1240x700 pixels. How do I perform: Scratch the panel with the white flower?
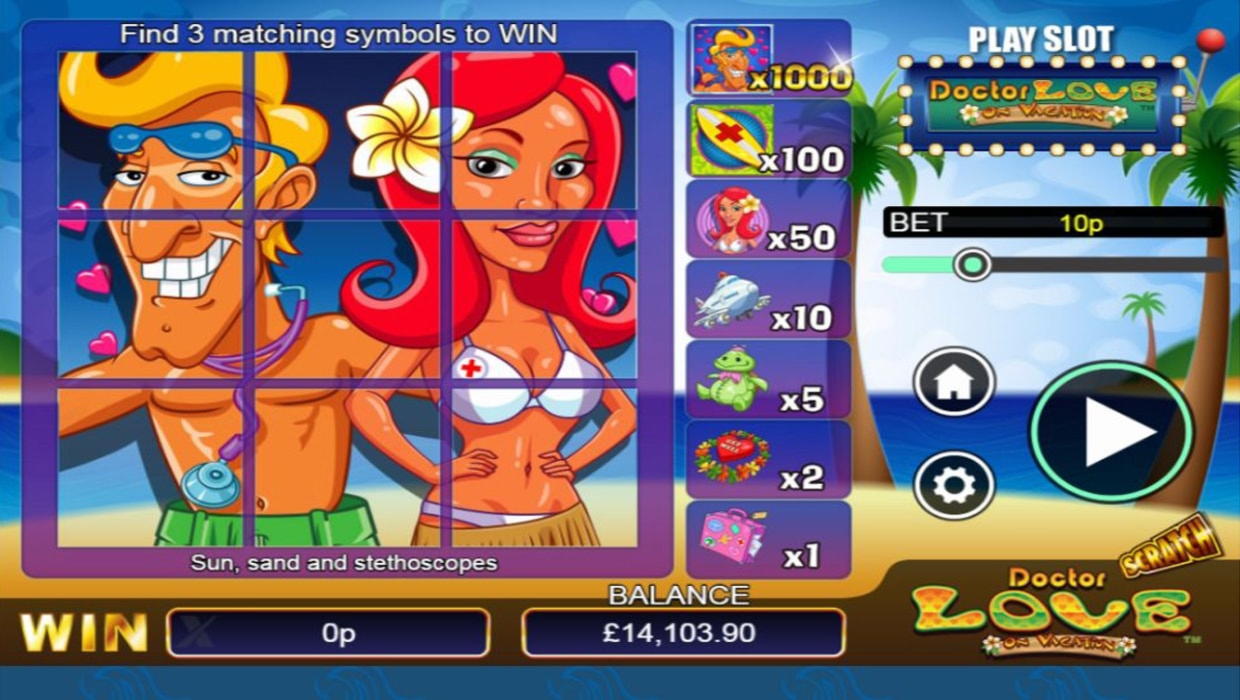pos(347,130)
